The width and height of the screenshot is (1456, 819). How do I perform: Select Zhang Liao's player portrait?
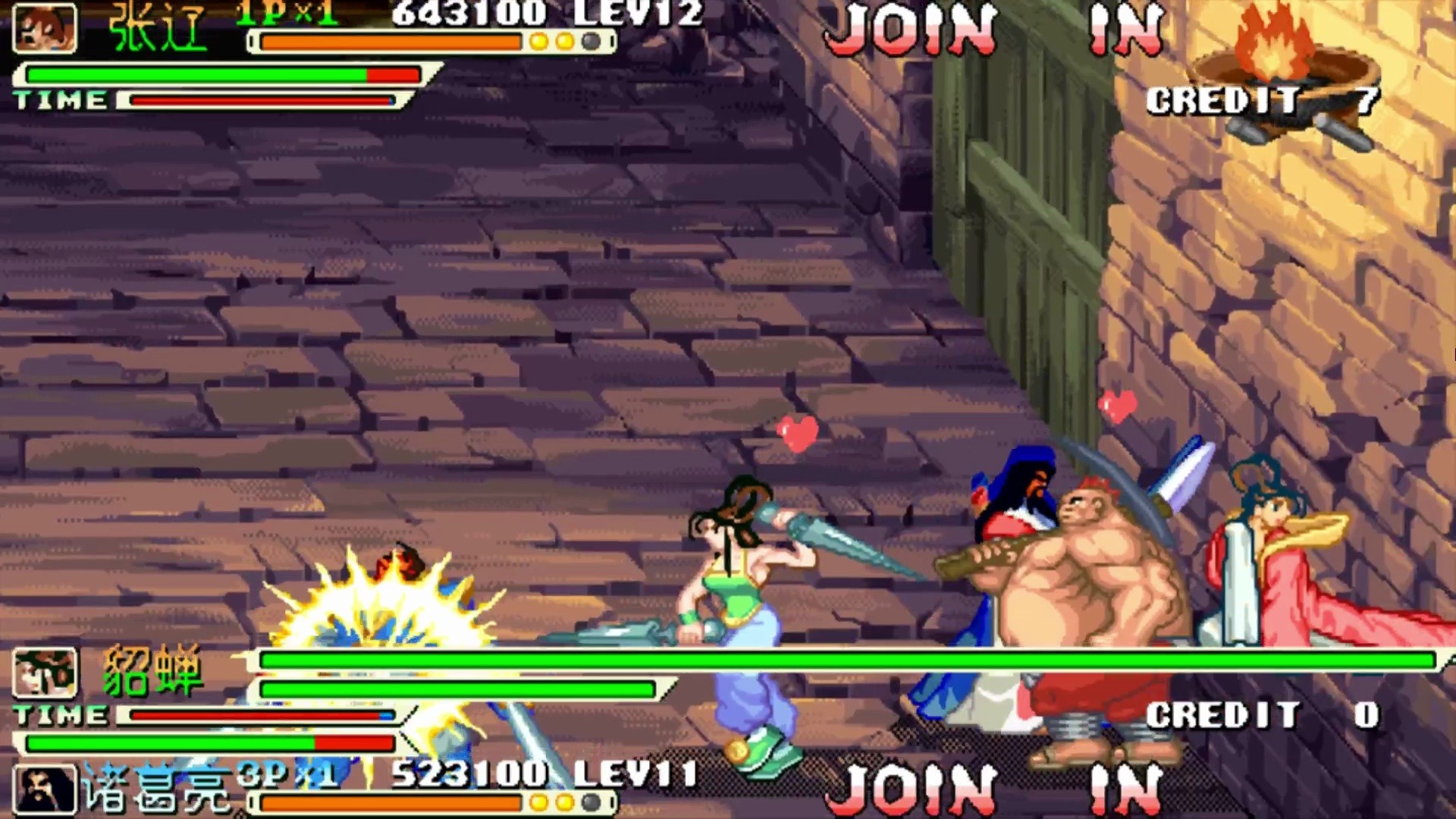click(45, 28)
